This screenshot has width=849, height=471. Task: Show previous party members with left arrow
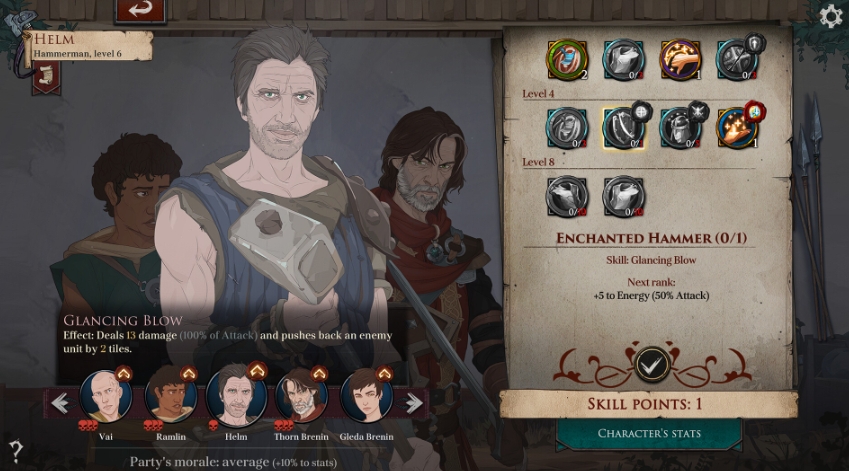pyautogui.click(x=60, y=403)
